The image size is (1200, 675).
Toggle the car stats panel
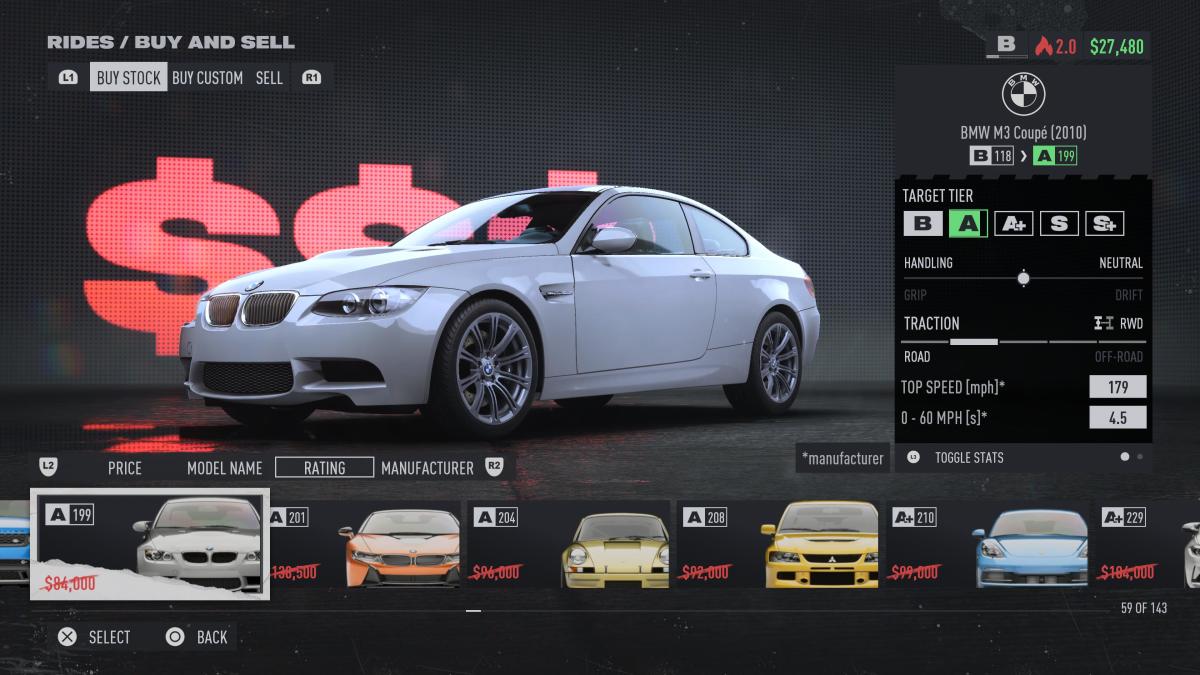click(x=968, y=457)
